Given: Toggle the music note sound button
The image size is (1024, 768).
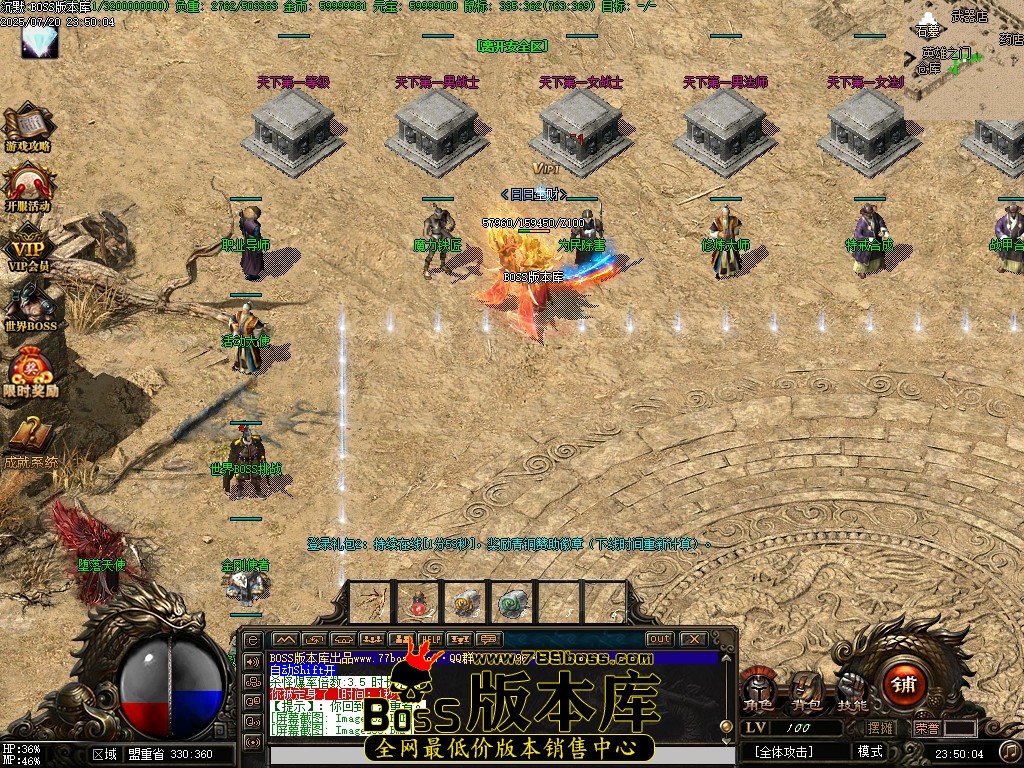Looking at the screenshot, I should (1010, 750).
